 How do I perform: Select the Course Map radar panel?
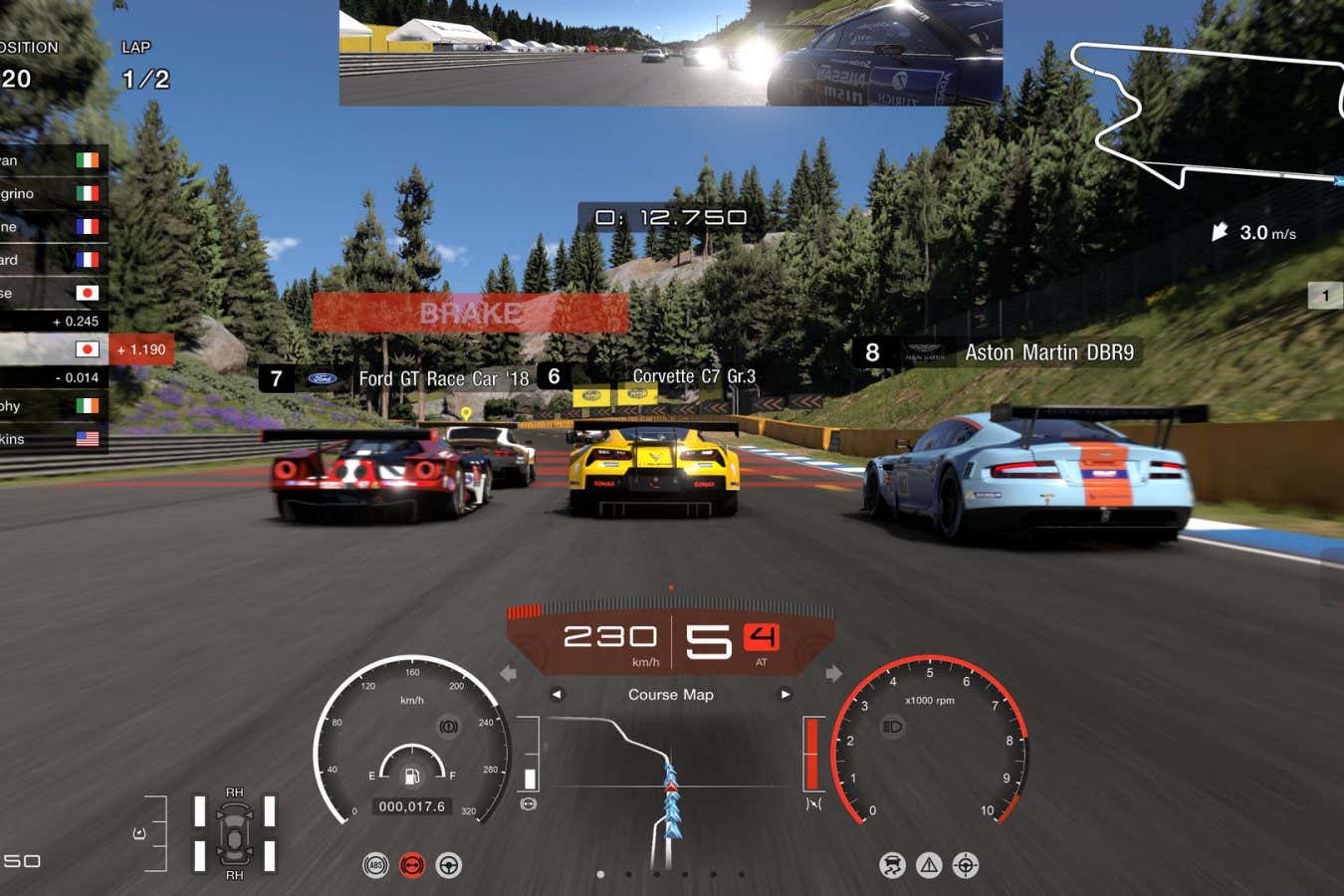670,777
